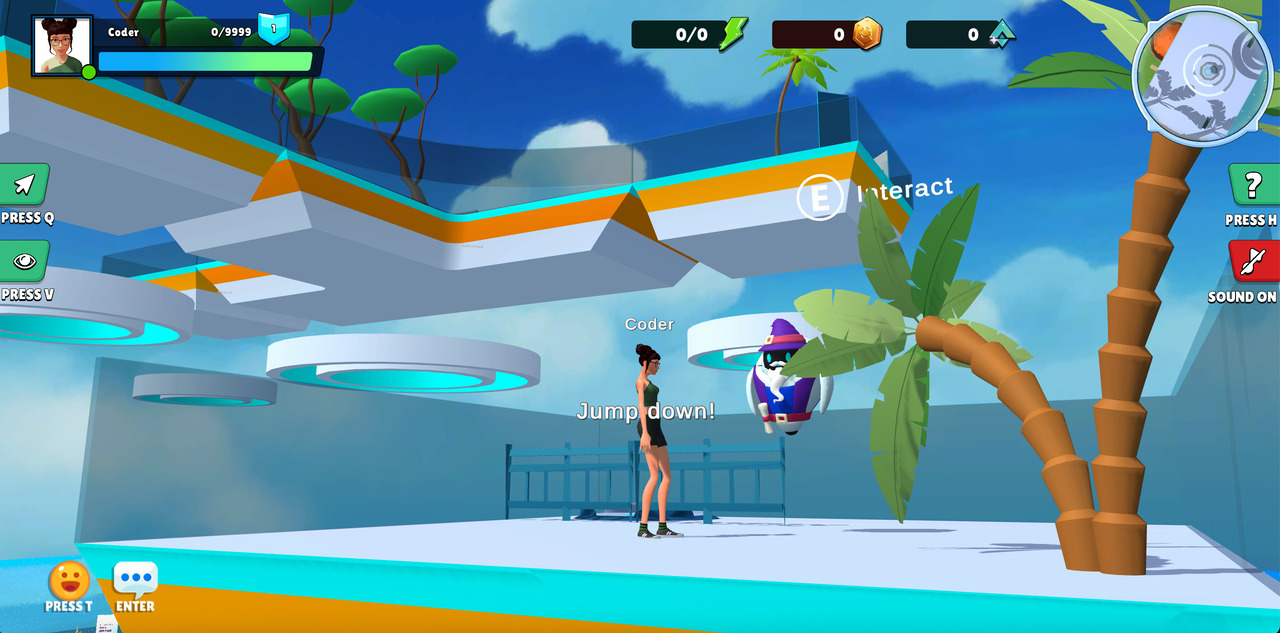The image size is (1280, 633).
Task: Open the chat speech bubble button
Action: [135, 580]
